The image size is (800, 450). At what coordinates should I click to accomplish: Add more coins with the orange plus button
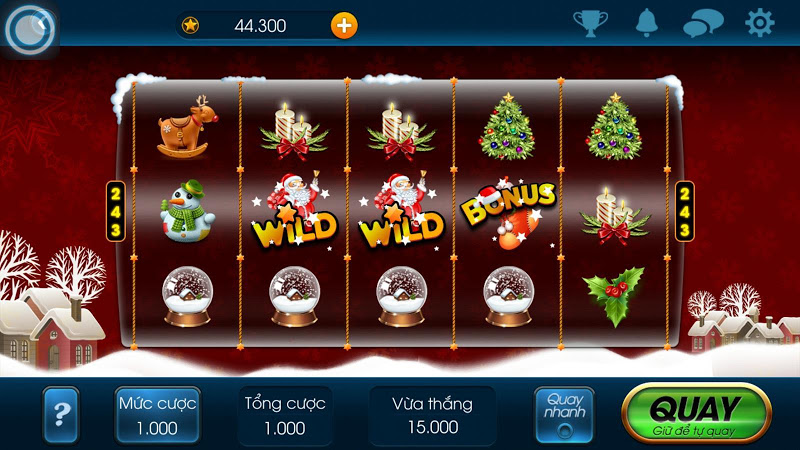[x=343, y=26]
